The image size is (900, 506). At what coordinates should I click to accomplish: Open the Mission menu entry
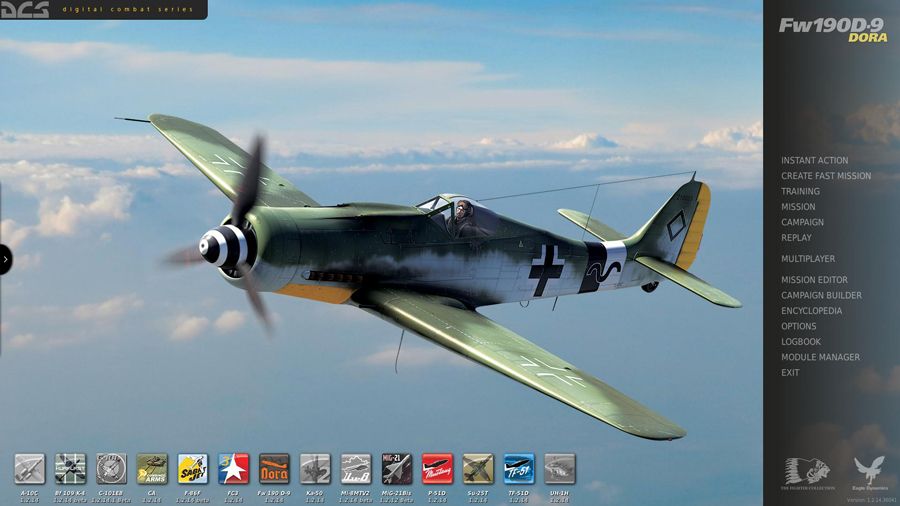pyautogui.click(x=798, y=207)
